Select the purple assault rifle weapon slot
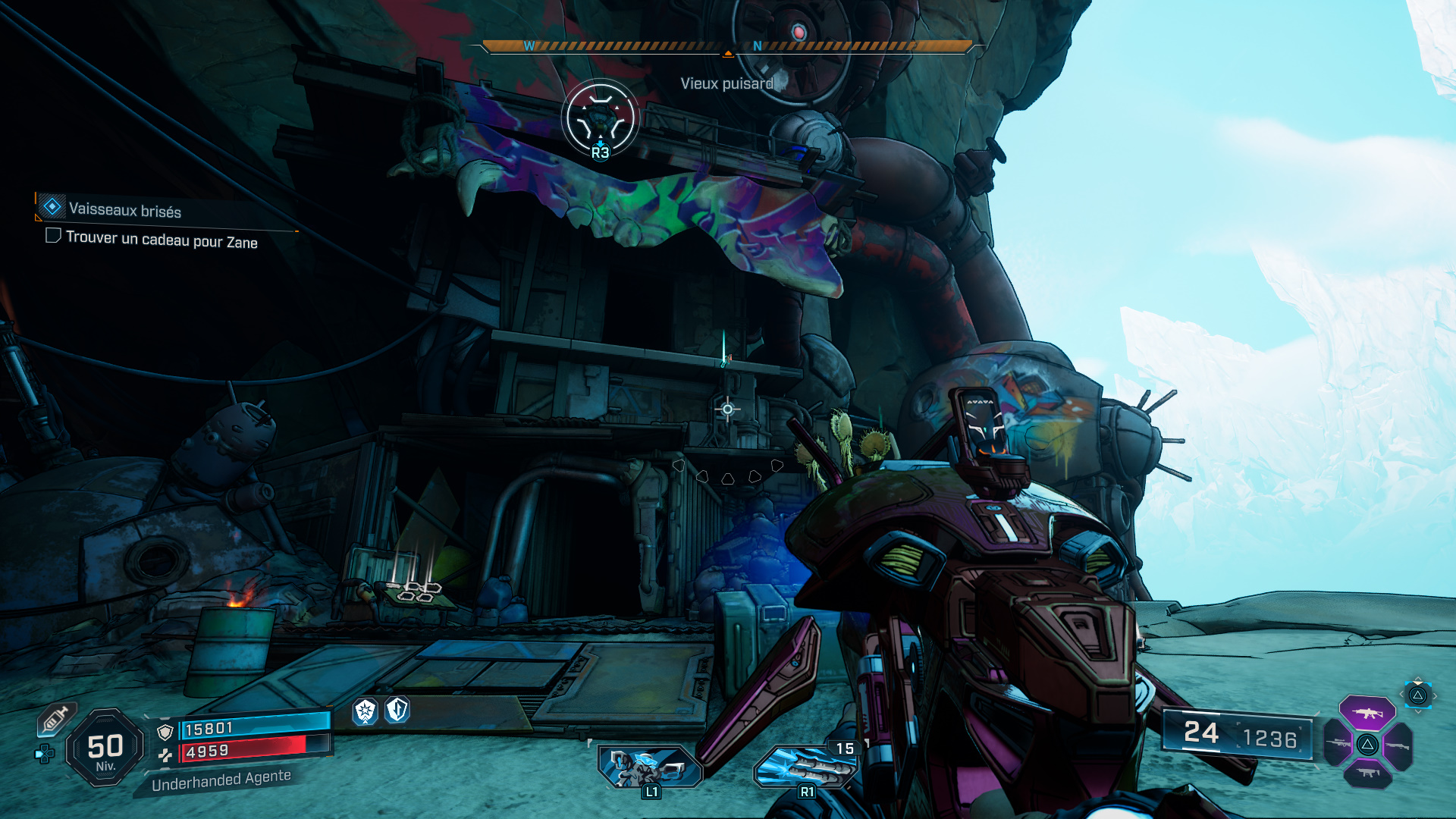Viewport: 1456px width, 819px height. (1367, 713)
